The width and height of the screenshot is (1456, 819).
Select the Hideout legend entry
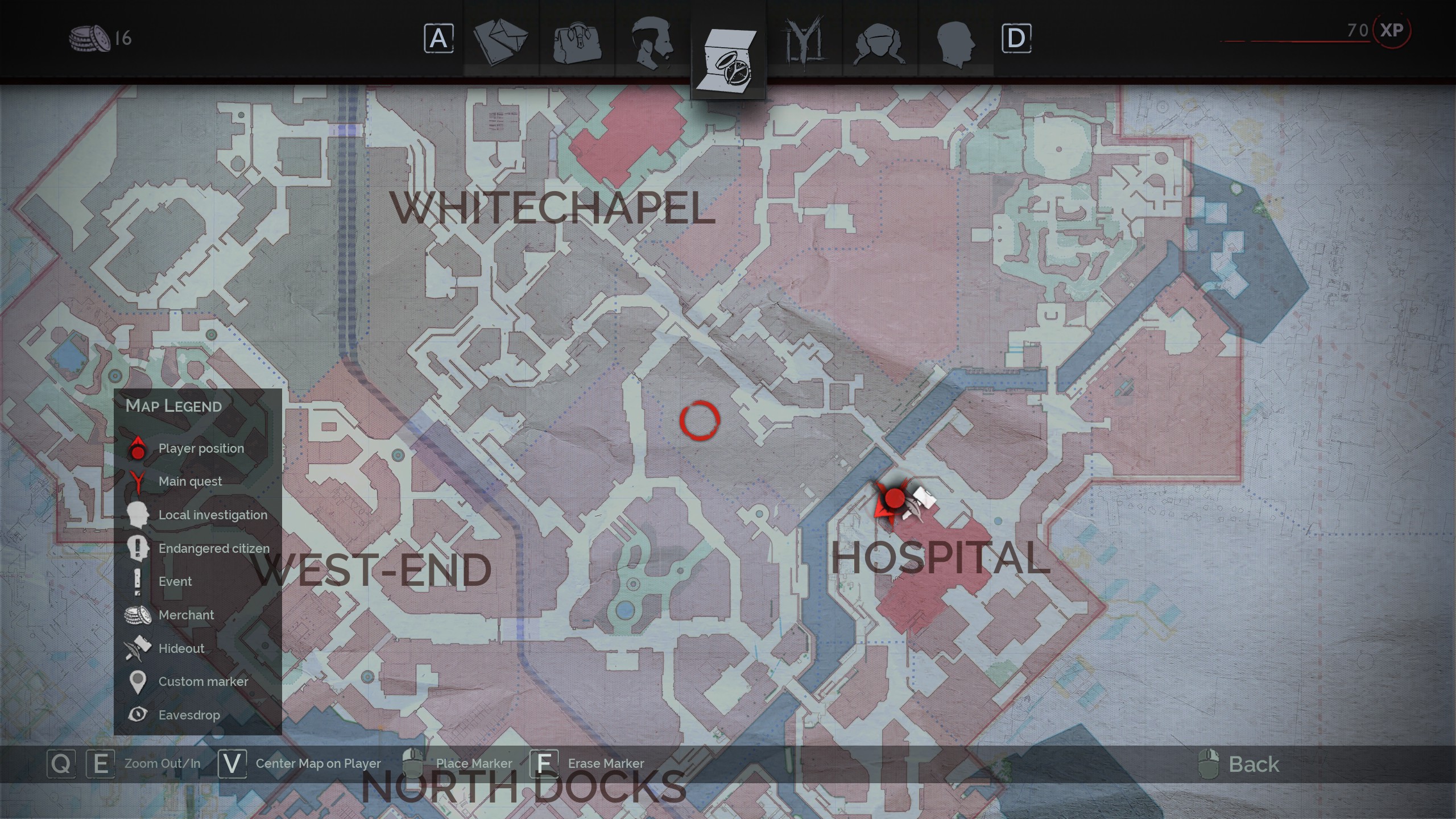181,649
